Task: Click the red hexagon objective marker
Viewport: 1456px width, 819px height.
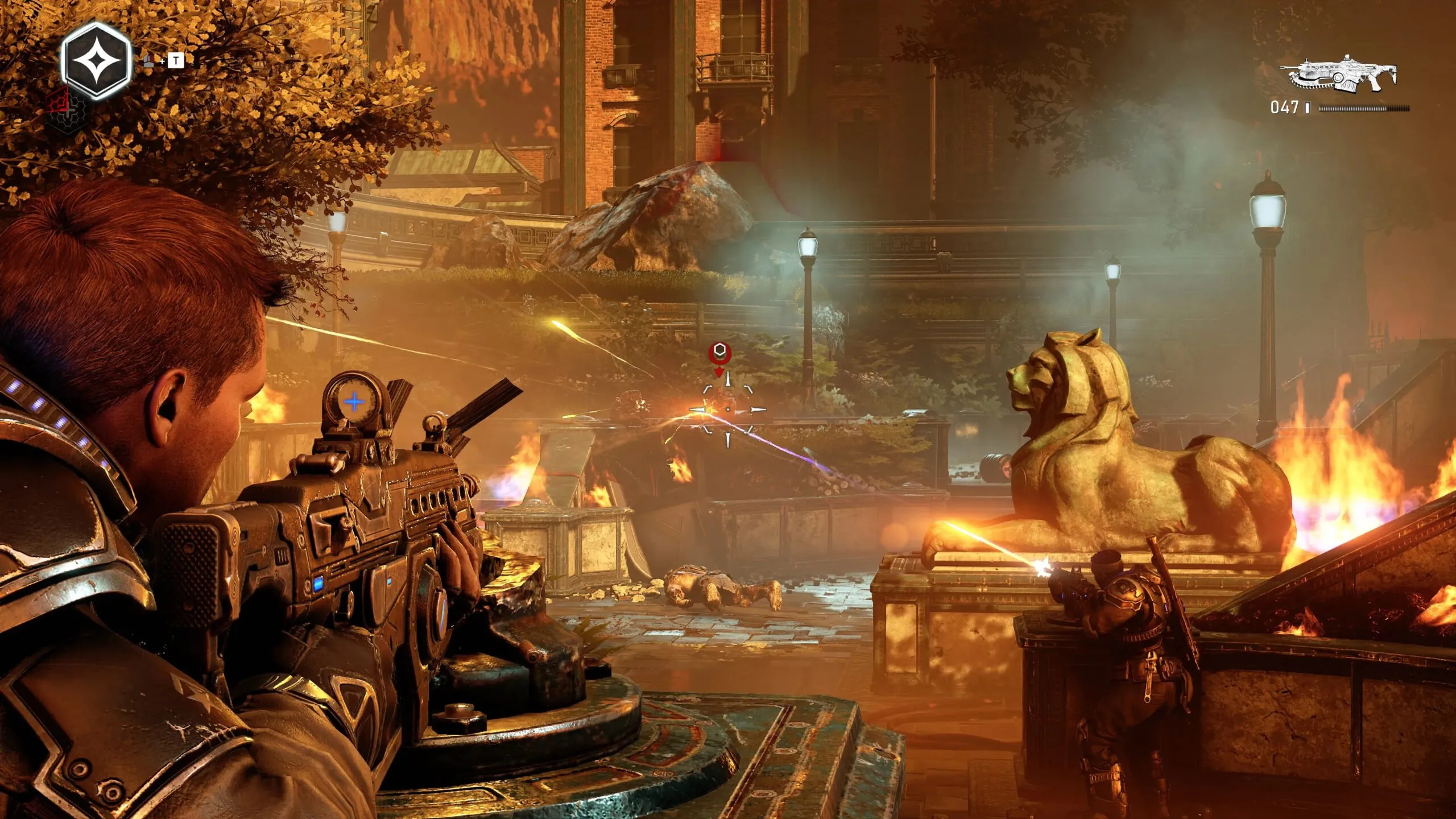Action: click(x=719, y=351)
